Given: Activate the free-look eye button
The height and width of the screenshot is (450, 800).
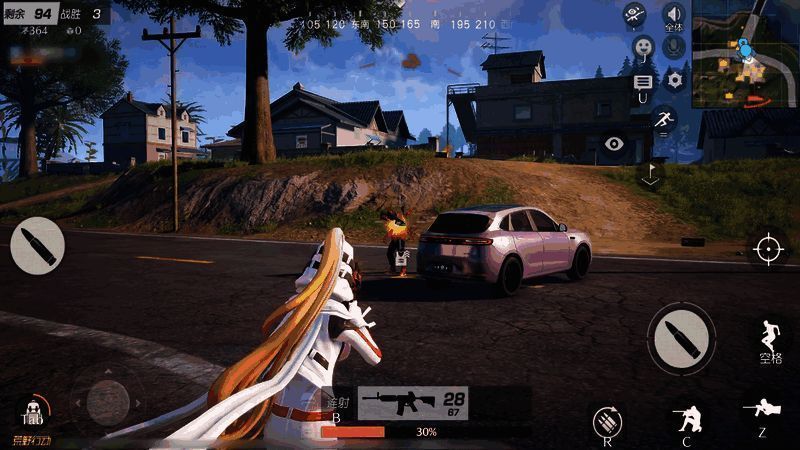Looking at the screenshot, I should point(614,144).
